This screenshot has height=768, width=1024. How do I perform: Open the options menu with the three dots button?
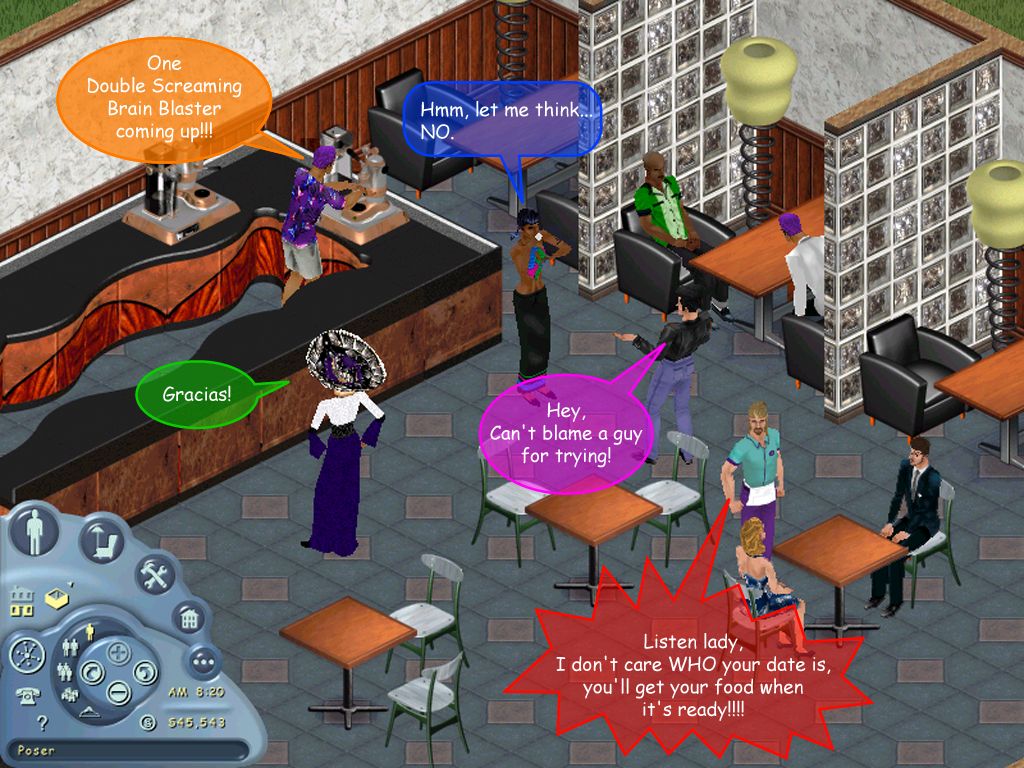tap(204, 661)
